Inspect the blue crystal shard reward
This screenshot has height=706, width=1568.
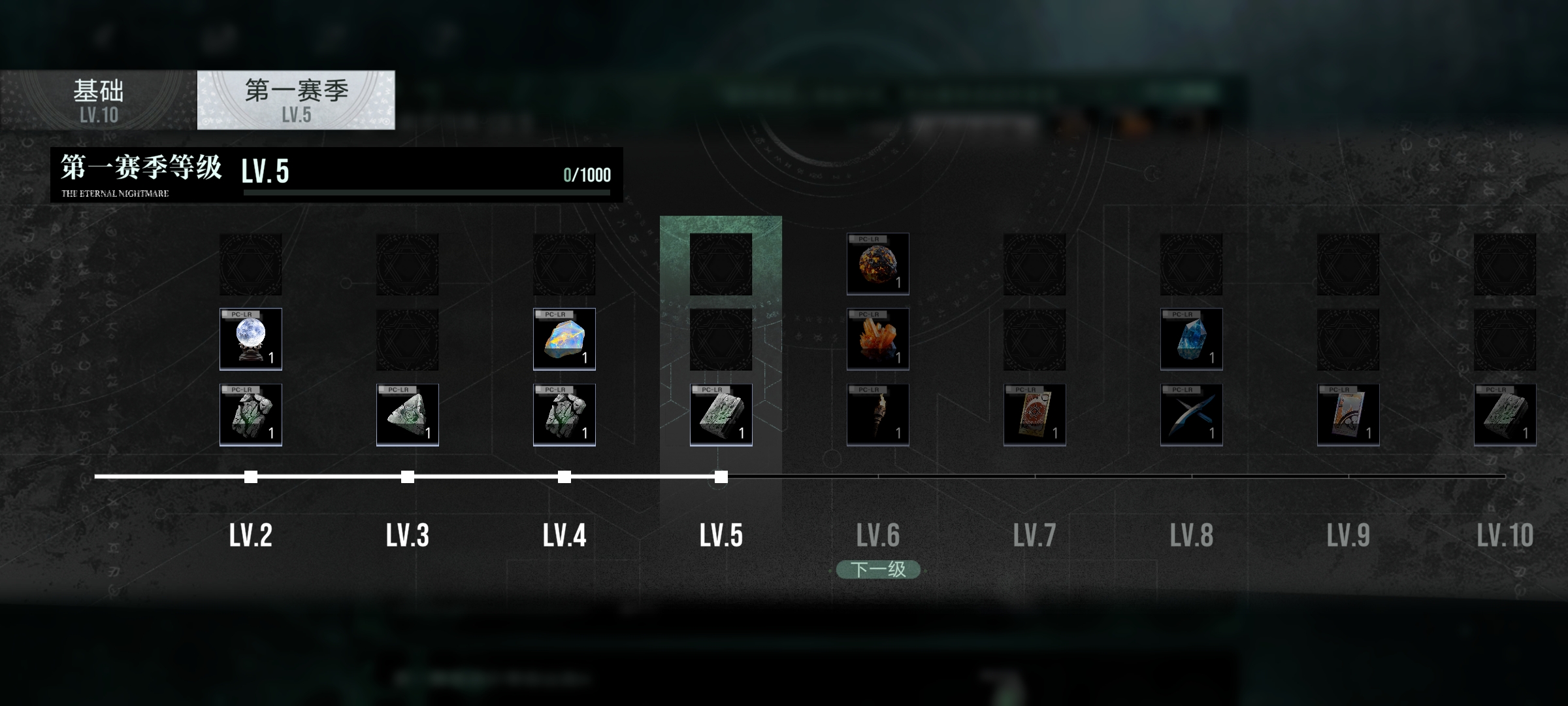[x=1192, y=339]
